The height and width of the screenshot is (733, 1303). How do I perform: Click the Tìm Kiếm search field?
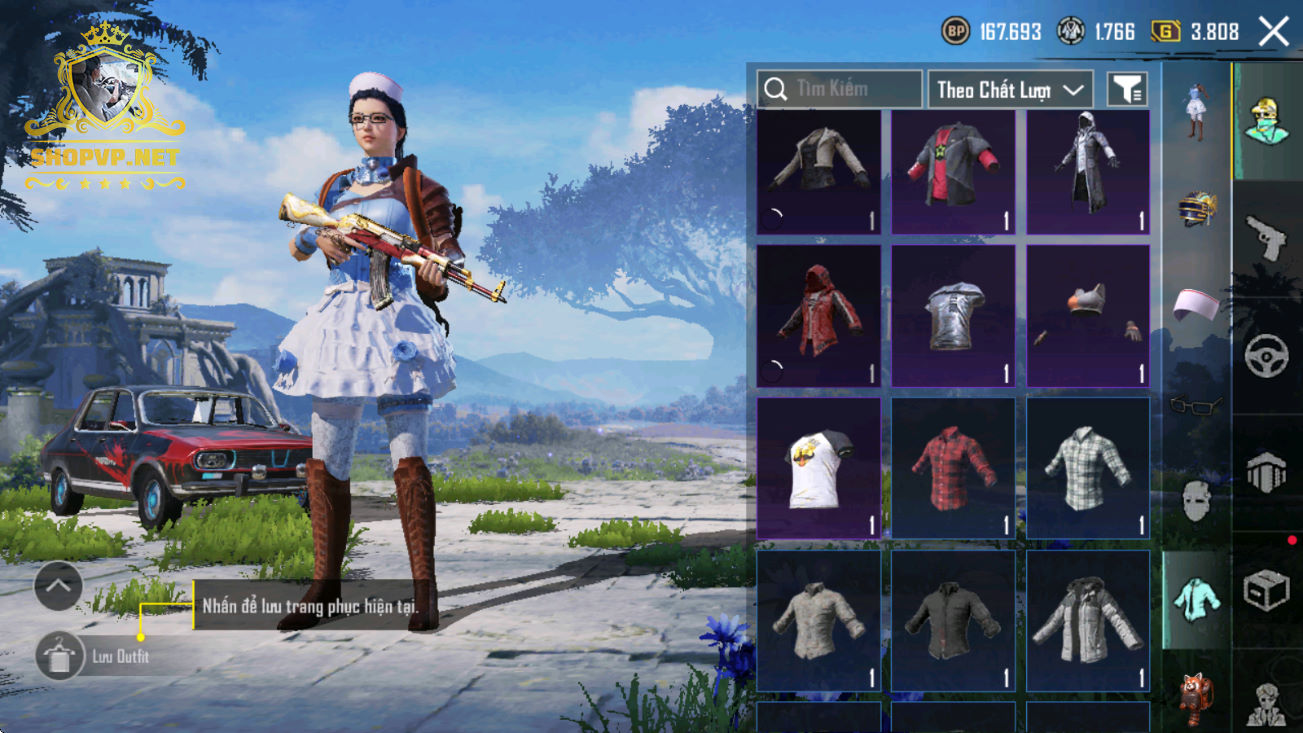point(840,89)
